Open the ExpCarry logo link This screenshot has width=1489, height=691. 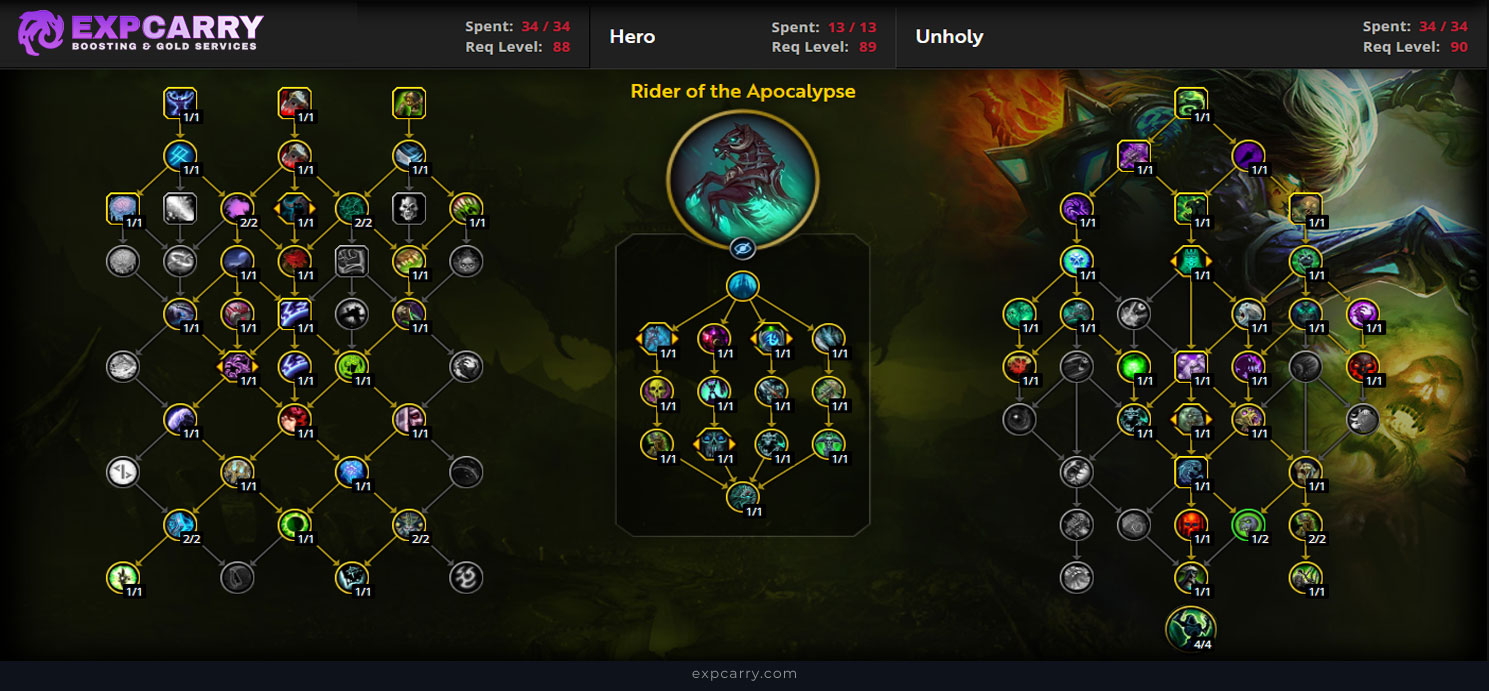[x=141, y=33]
